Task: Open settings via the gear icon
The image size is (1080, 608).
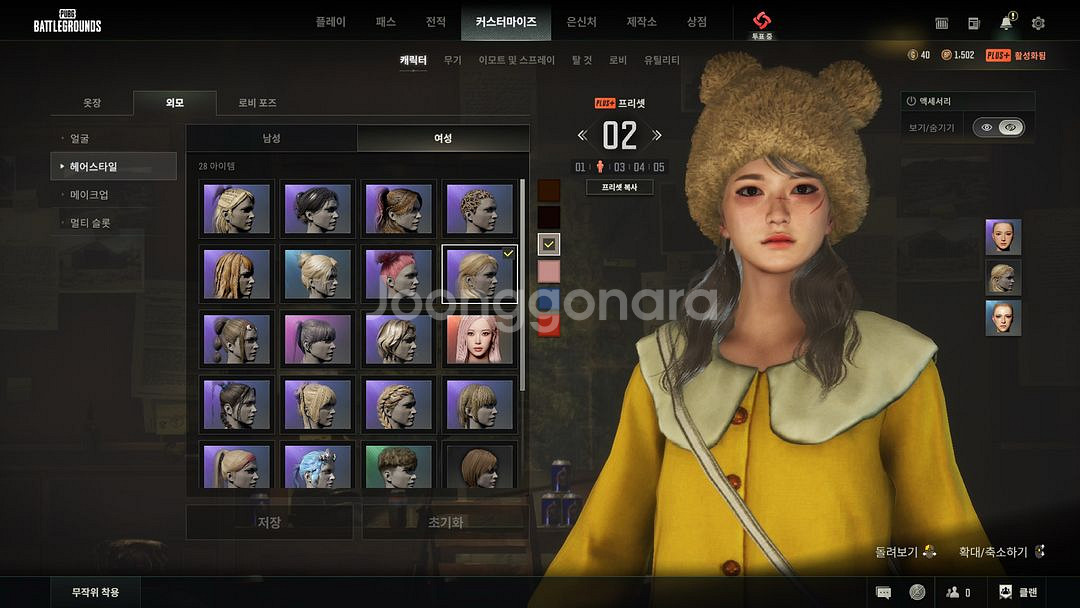Action: click(x=1038, y=23)
